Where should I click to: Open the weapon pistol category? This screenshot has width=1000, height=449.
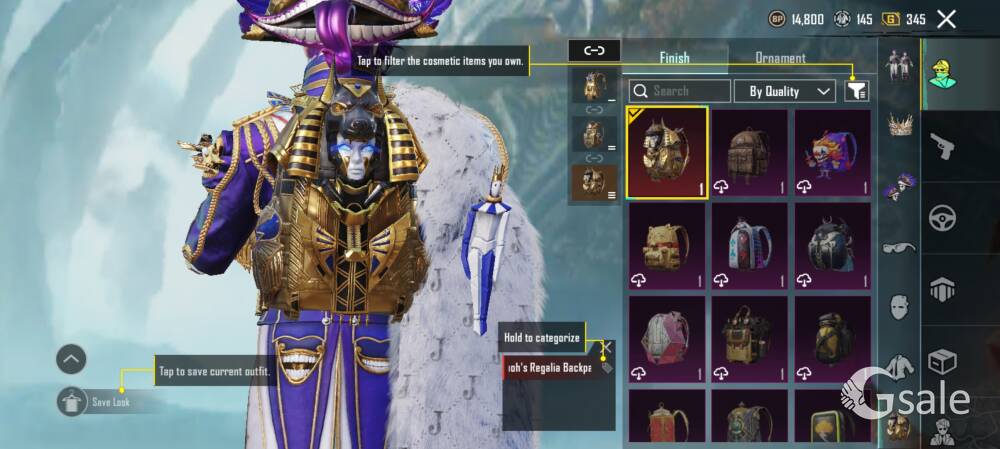coord(942,148)
